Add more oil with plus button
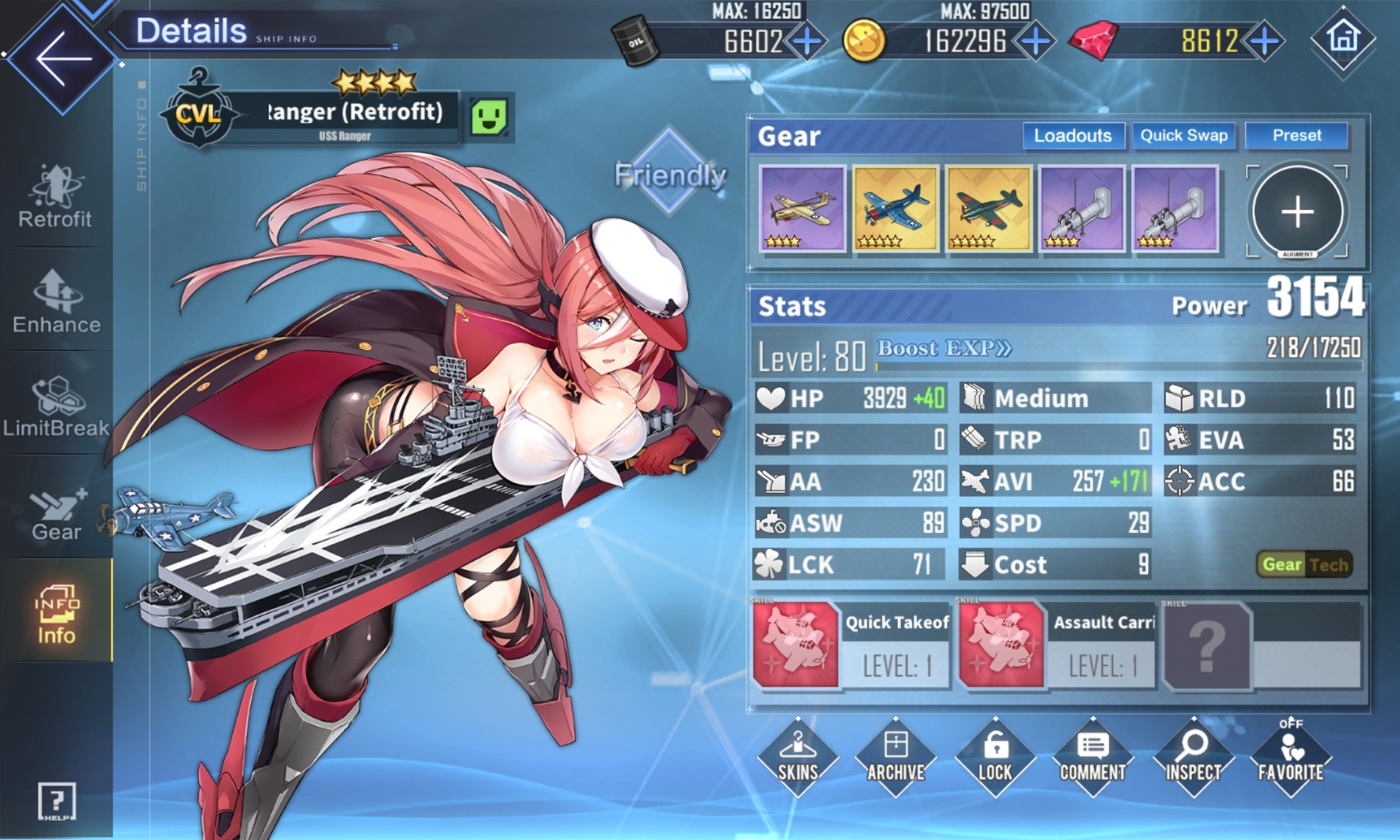Screen dimensions: 1400x840 807,41
